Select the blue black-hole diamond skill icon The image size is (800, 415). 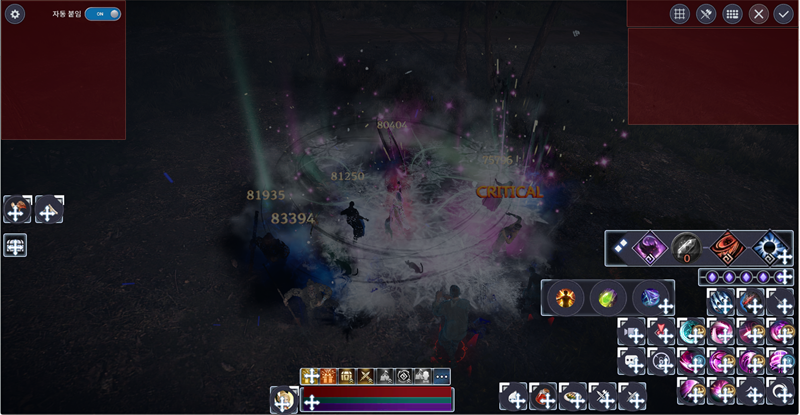coord(770,247)
